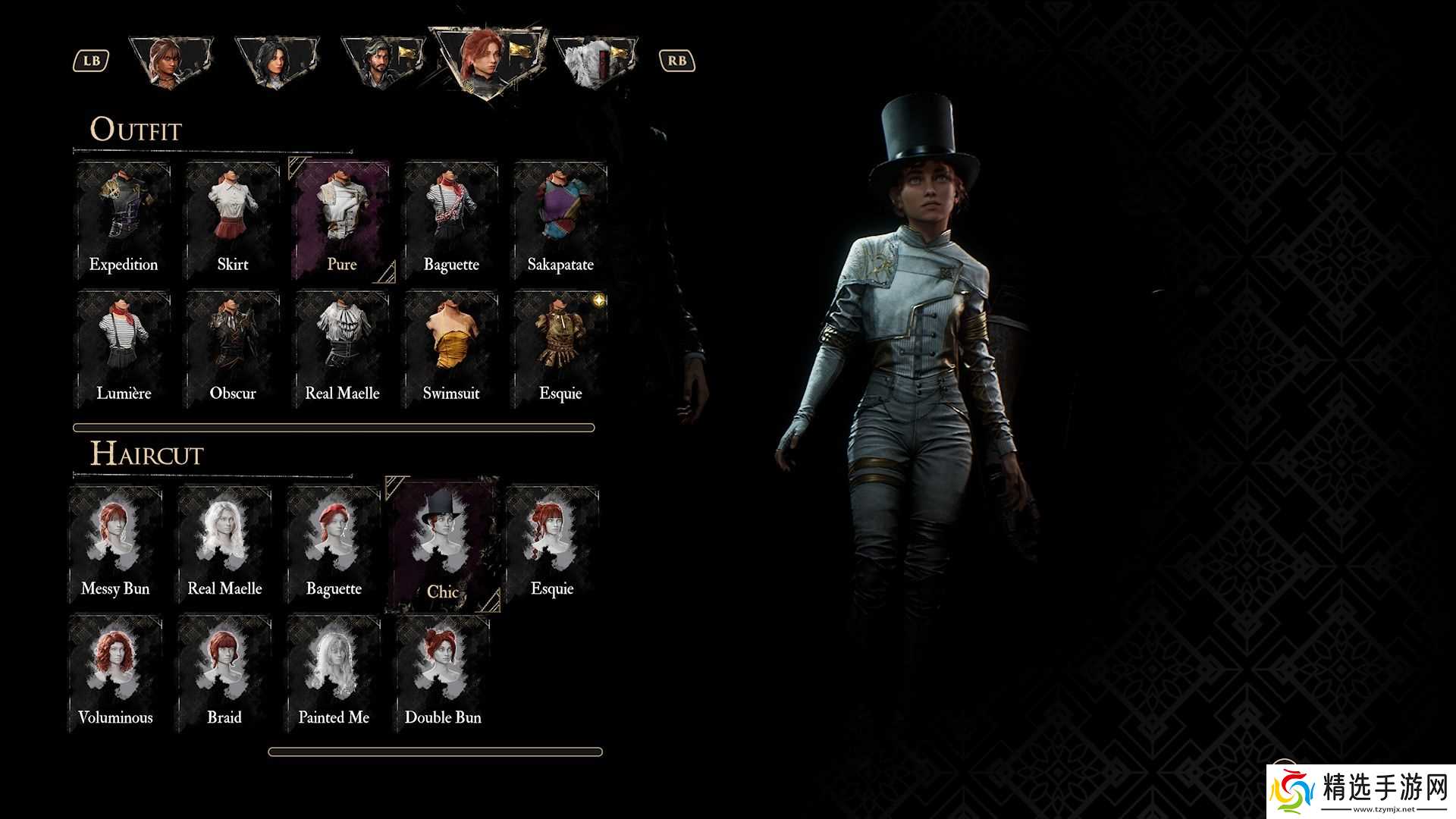Select the Swimsuit outfit
The image size is (1456, 819).
pyautogui.click(x=451, y=350)
